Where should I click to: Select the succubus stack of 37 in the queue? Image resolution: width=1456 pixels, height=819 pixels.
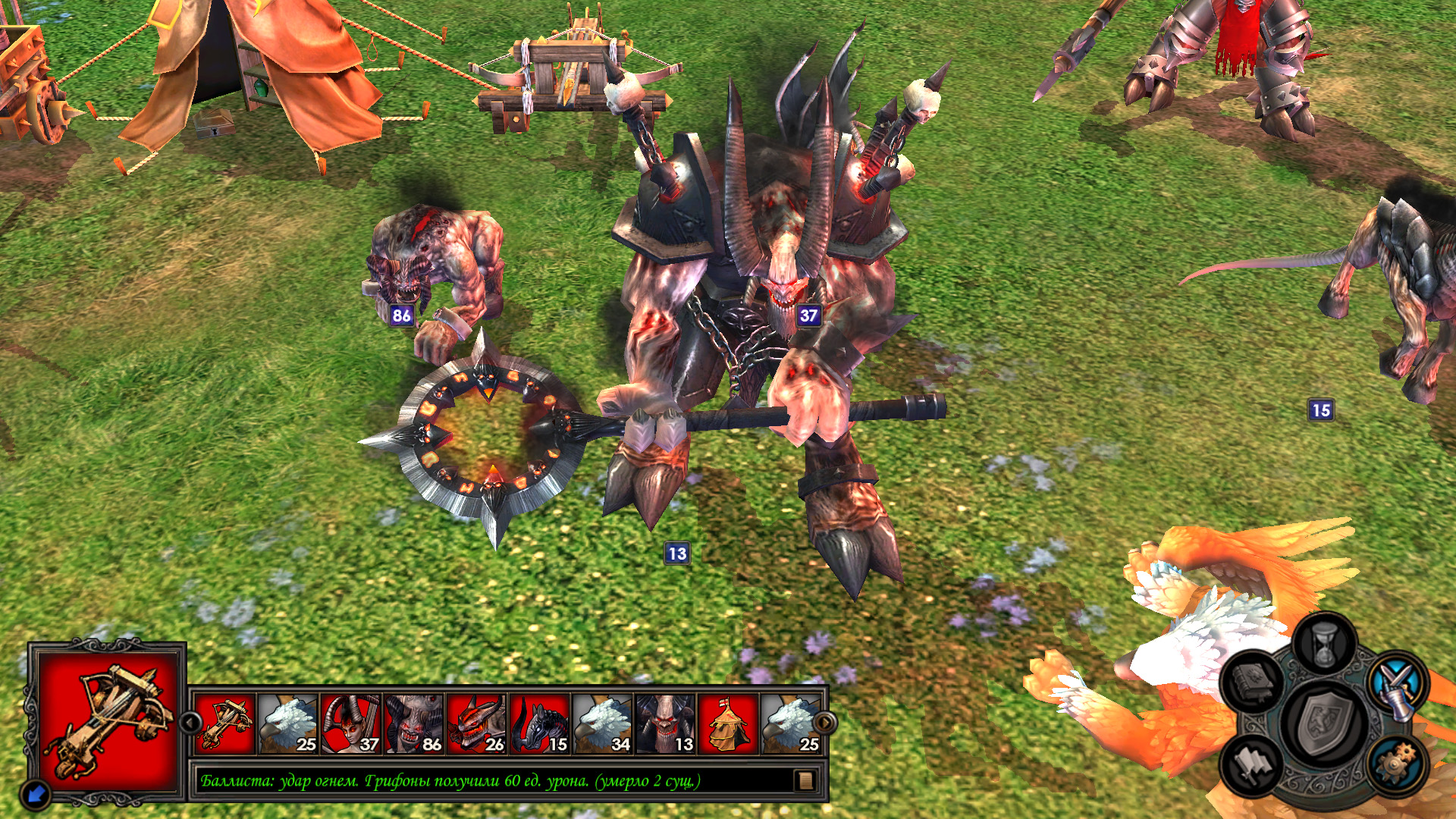coord(351,724)
